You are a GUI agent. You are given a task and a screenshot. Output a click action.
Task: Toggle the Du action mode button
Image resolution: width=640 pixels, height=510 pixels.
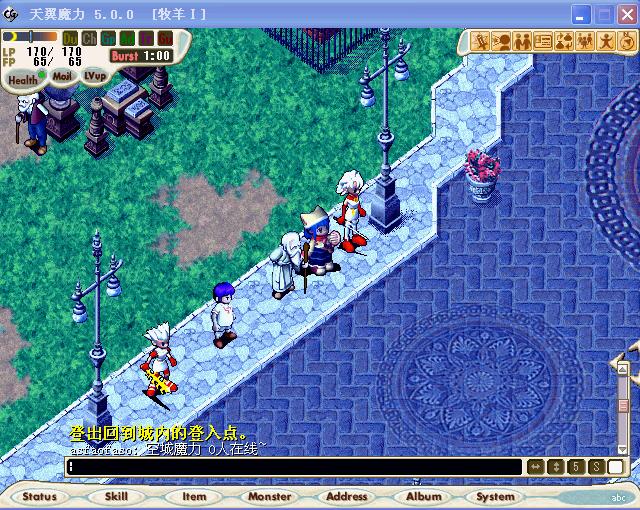(x=70, y=39)
